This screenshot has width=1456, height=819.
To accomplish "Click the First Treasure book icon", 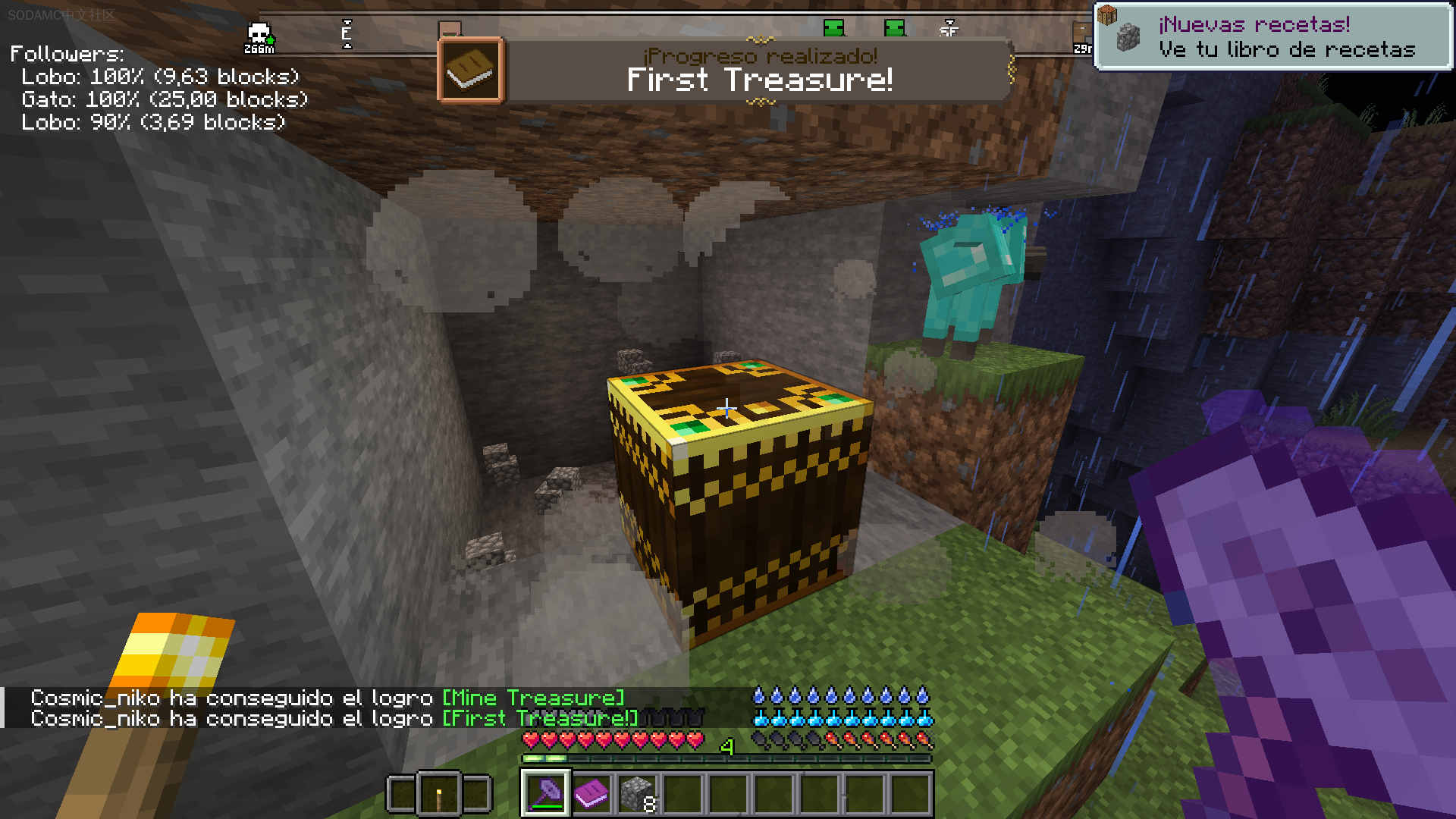I will click(470, 70).
